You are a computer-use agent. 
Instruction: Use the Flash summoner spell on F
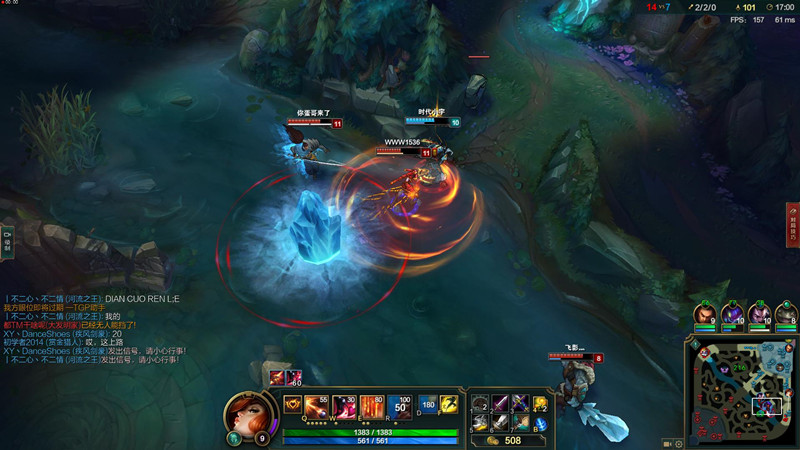coord(448,404)
